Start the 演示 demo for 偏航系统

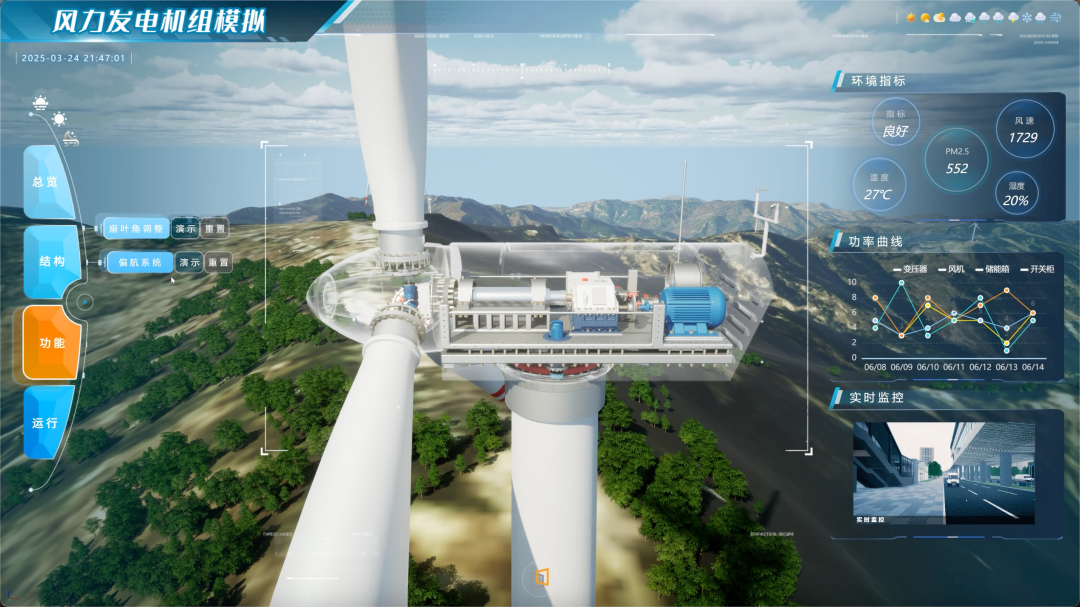[x=189, y=263]
